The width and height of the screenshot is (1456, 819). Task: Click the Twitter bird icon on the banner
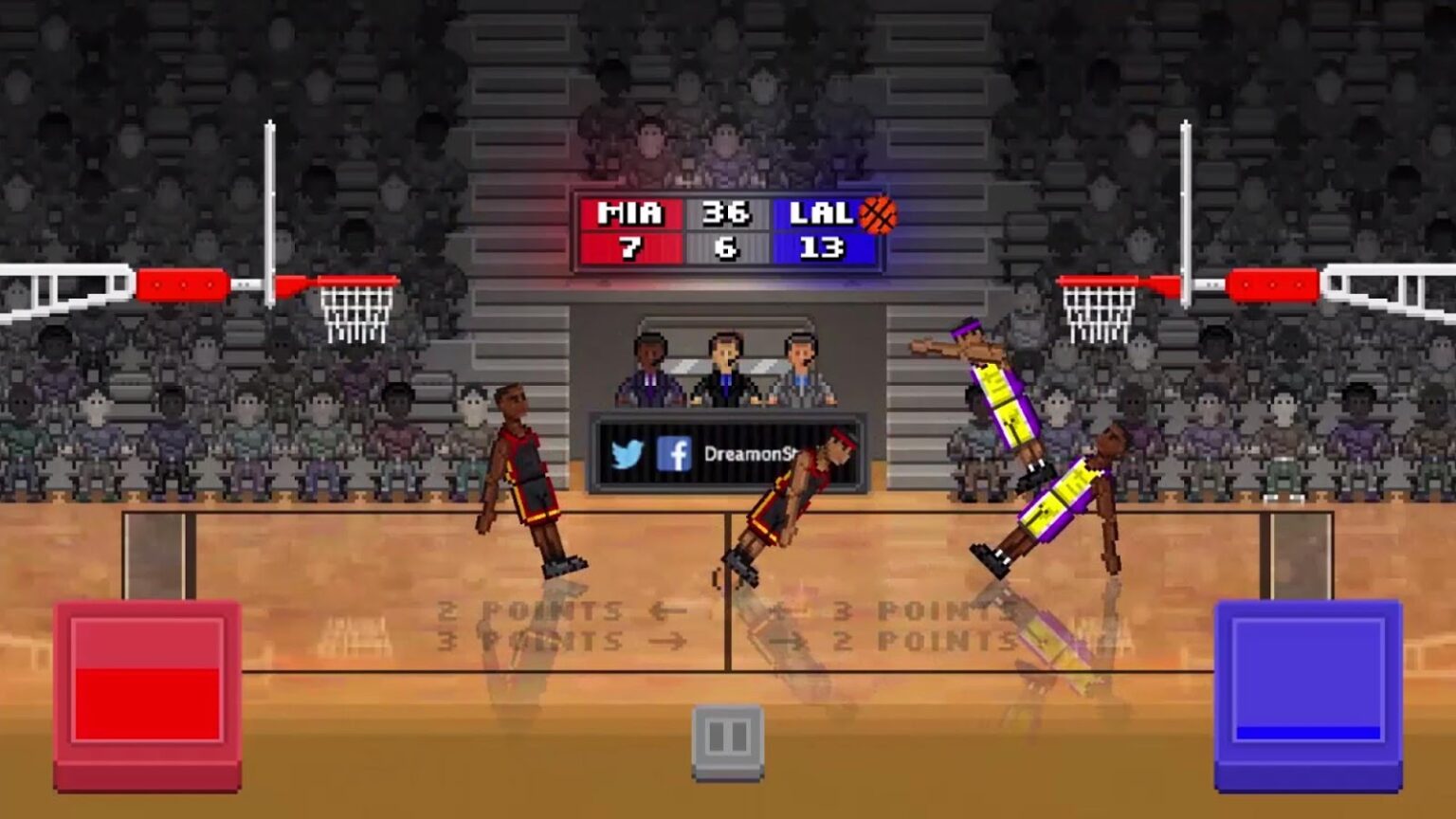[x=626, y=455]
